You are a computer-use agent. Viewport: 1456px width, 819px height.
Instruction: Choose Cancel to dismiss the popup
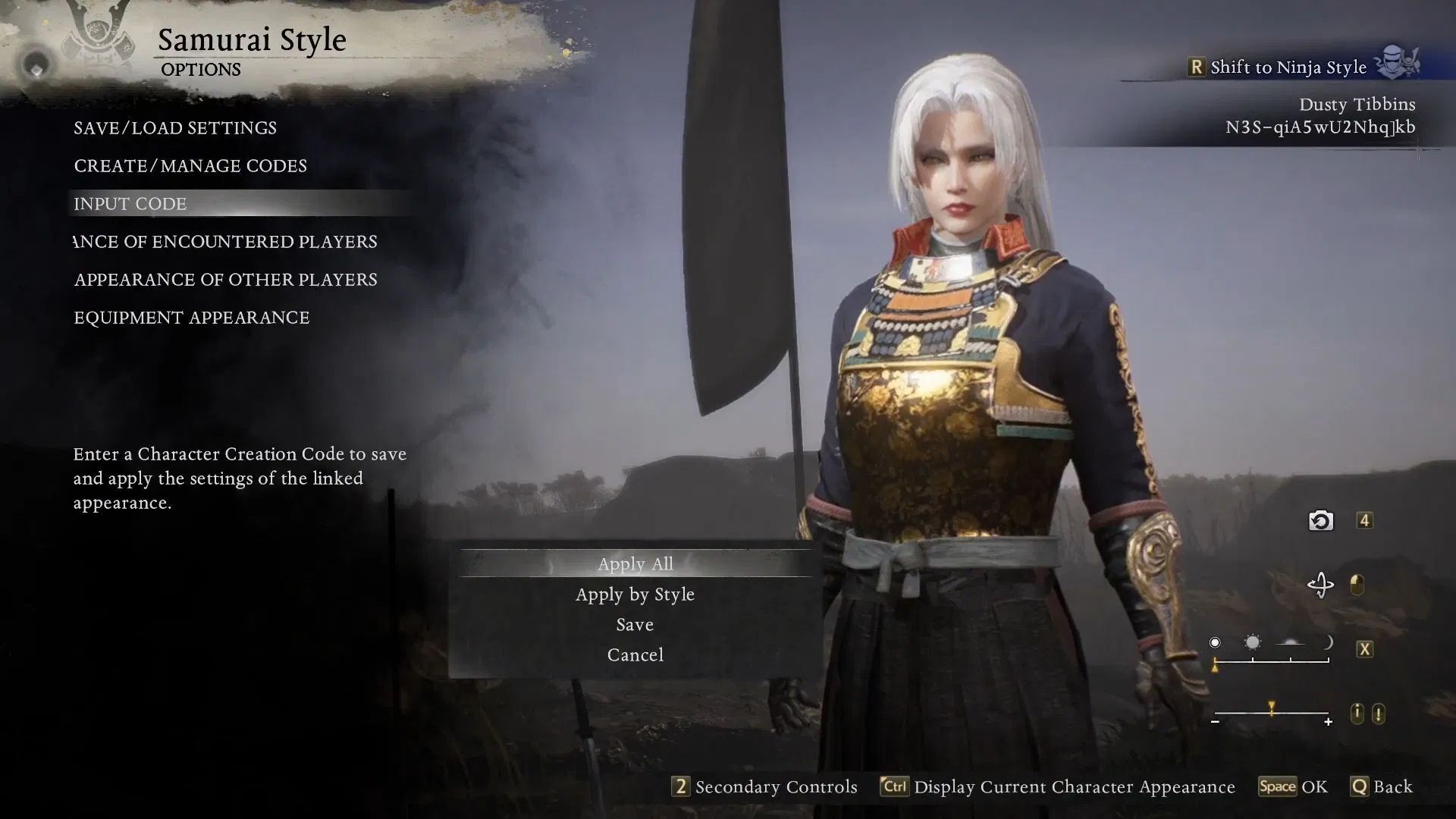[635, 654]
